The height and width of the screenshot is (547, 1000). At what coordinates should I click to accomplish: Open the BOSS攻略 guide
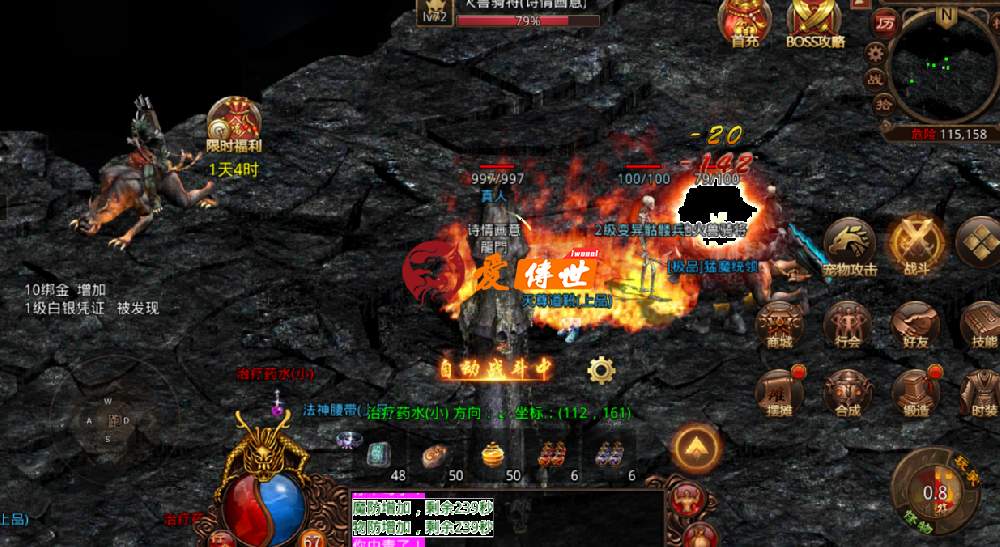815,22
